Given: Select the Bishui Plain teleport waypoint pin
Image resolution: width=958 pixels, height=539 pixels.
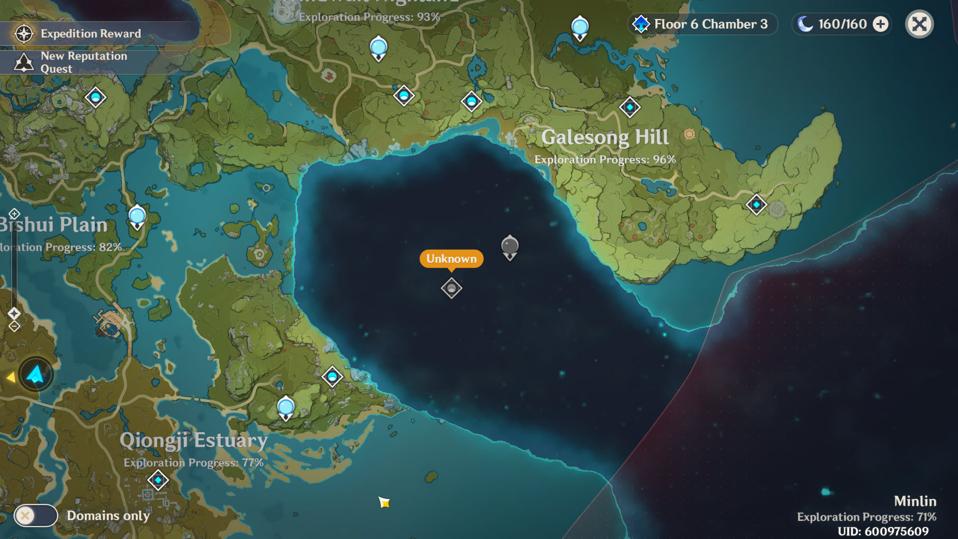Looking at the screenshot, I should point(137,215).
